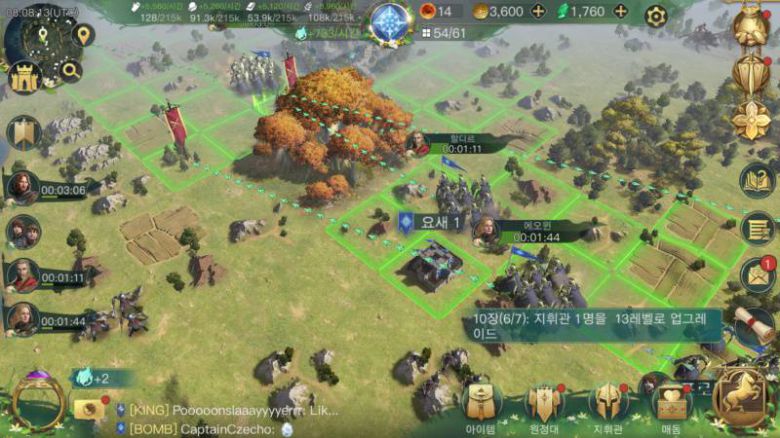Select the commander portrait with 00:03:06 timer
The width and height of the screenshot is (780, 438).
coord(22,187)
